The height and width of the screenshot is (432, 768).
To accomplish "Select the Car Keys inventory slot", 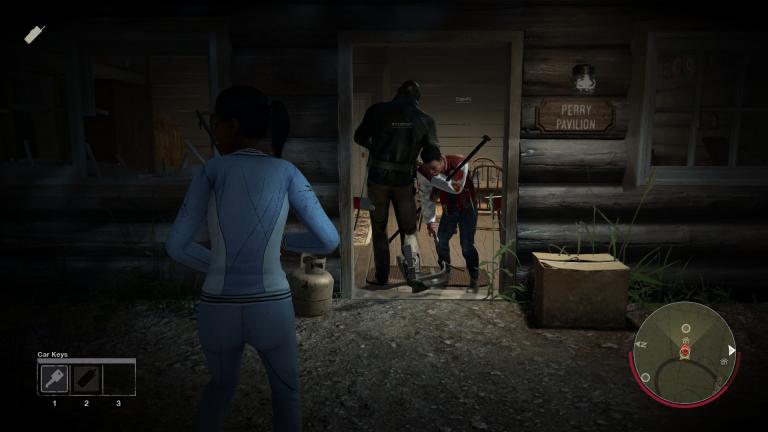I will (x=54, y=379).
